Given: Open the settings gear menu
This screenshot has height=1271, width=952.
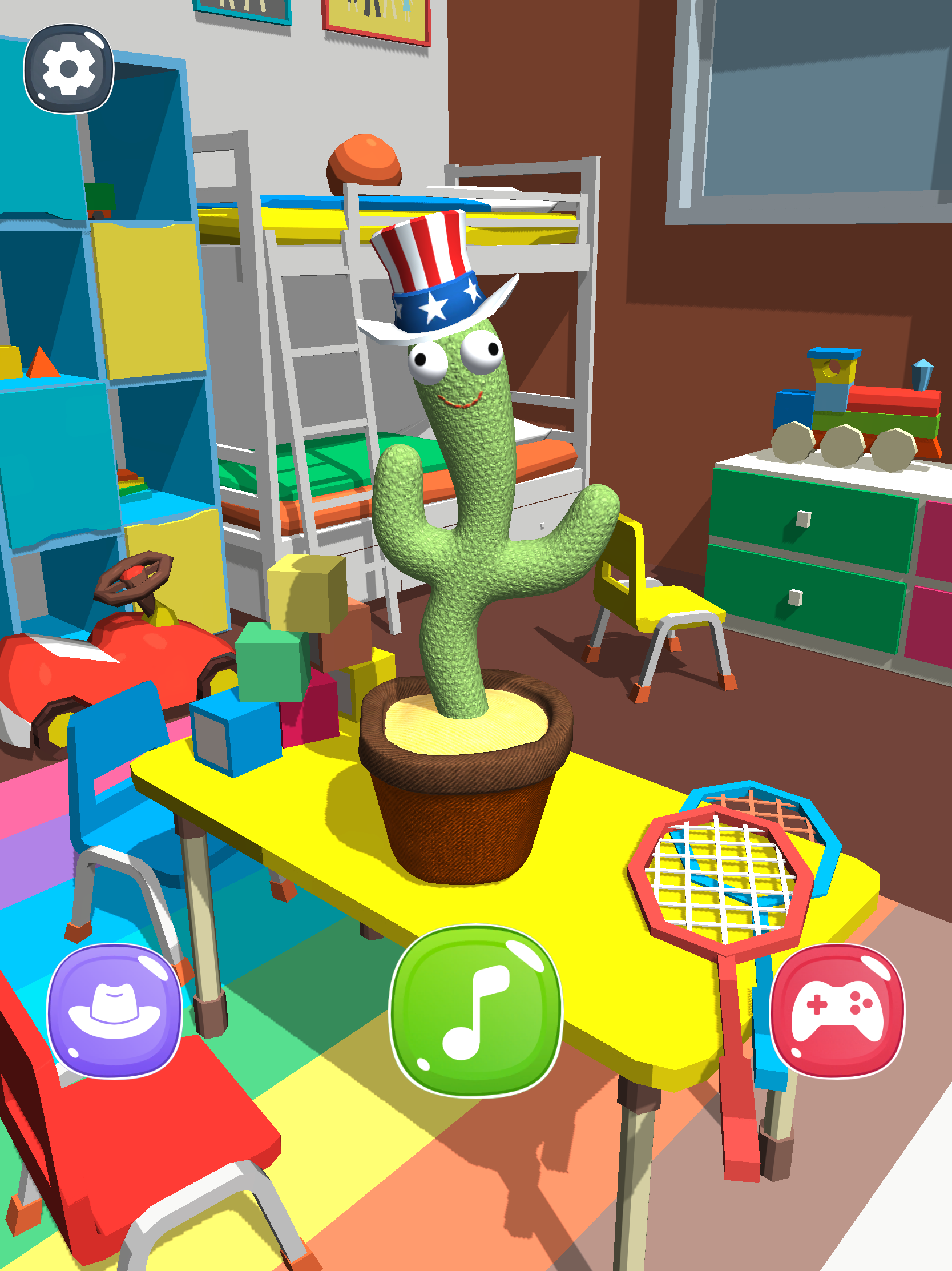Looking at the screenshot, I should pos(68,69).
